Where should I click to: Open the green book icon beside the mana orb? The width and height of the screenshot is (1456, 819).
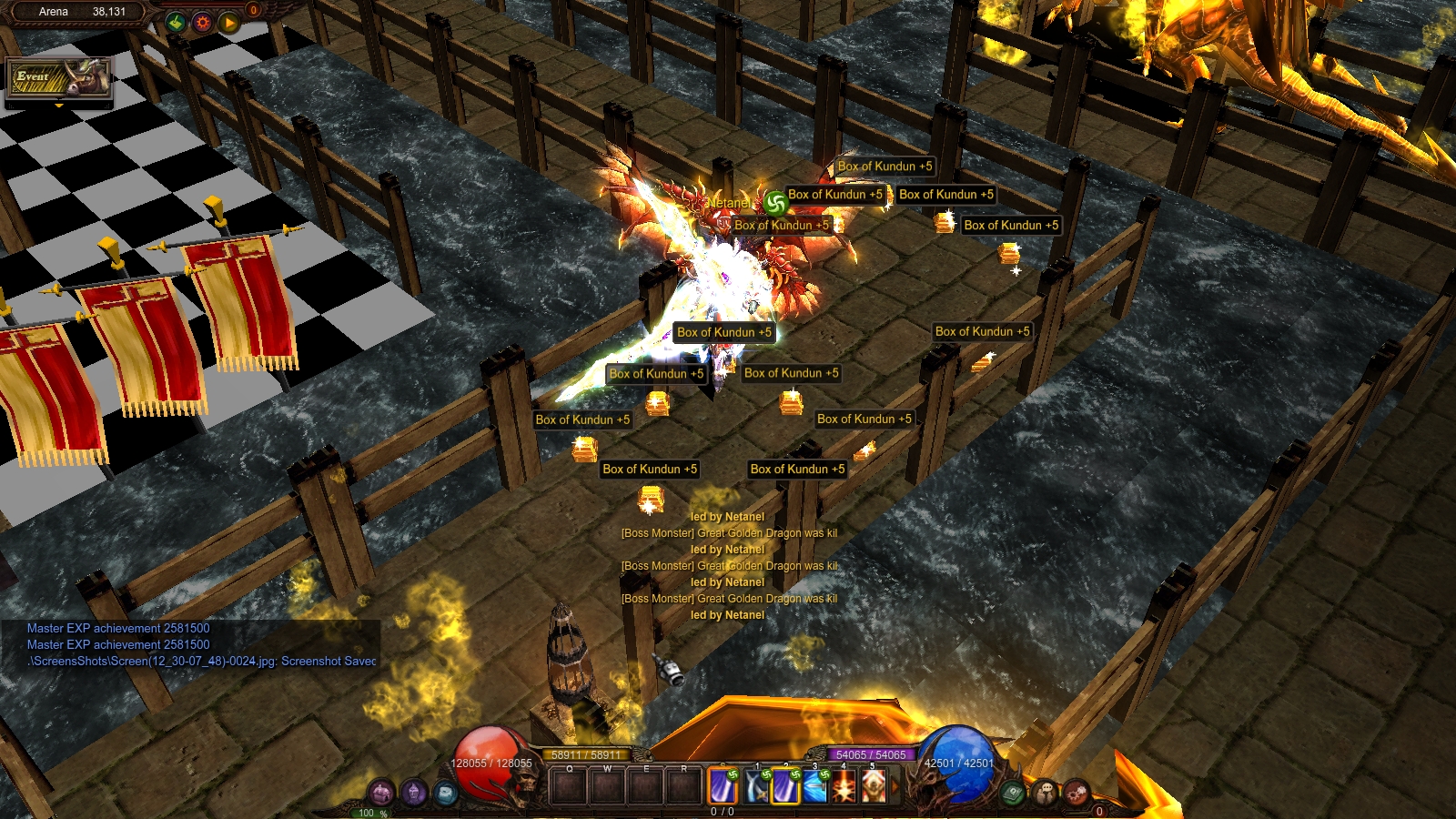pos(1013,793)
